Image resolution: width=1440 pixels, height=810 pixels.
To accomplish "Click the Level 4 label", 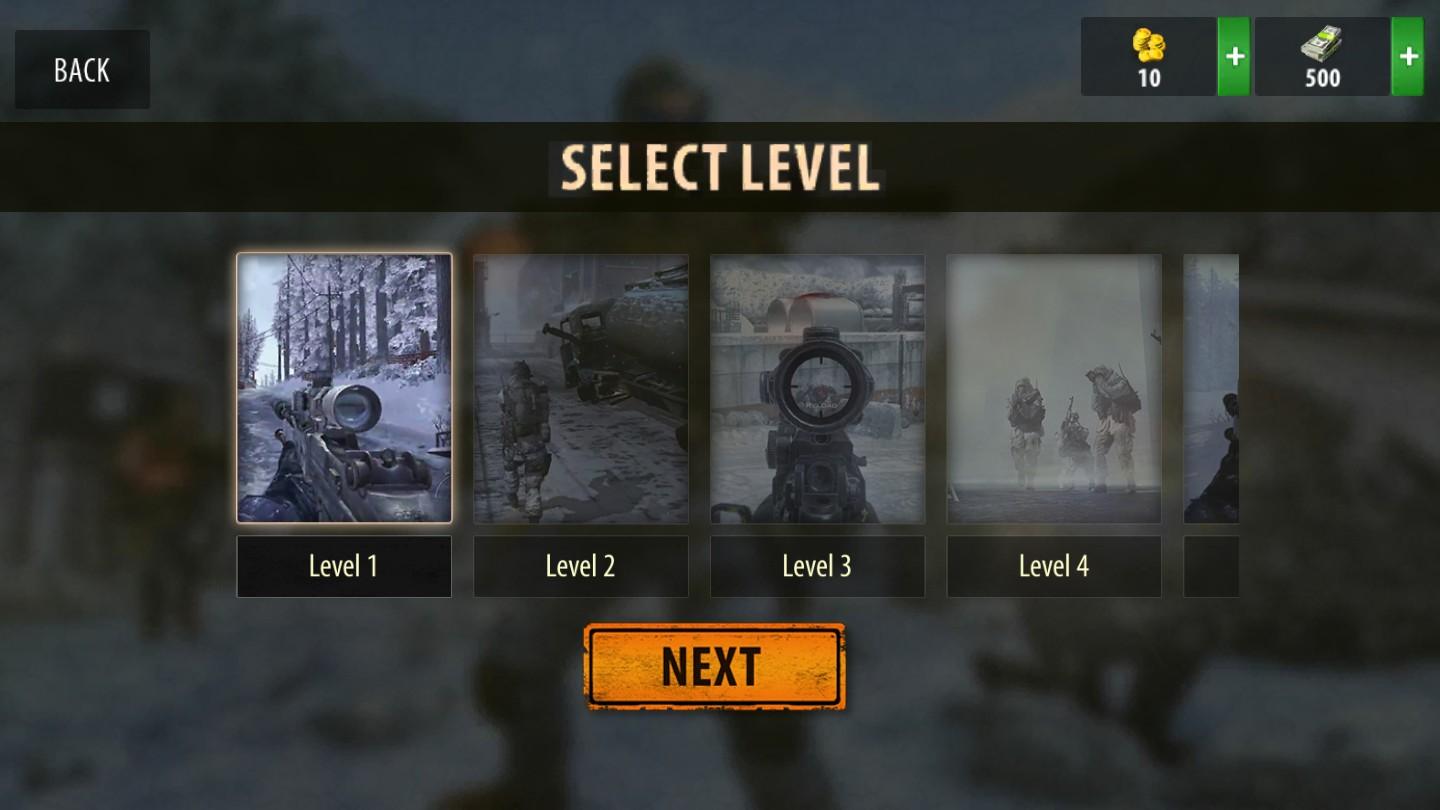I will 1054,566.
